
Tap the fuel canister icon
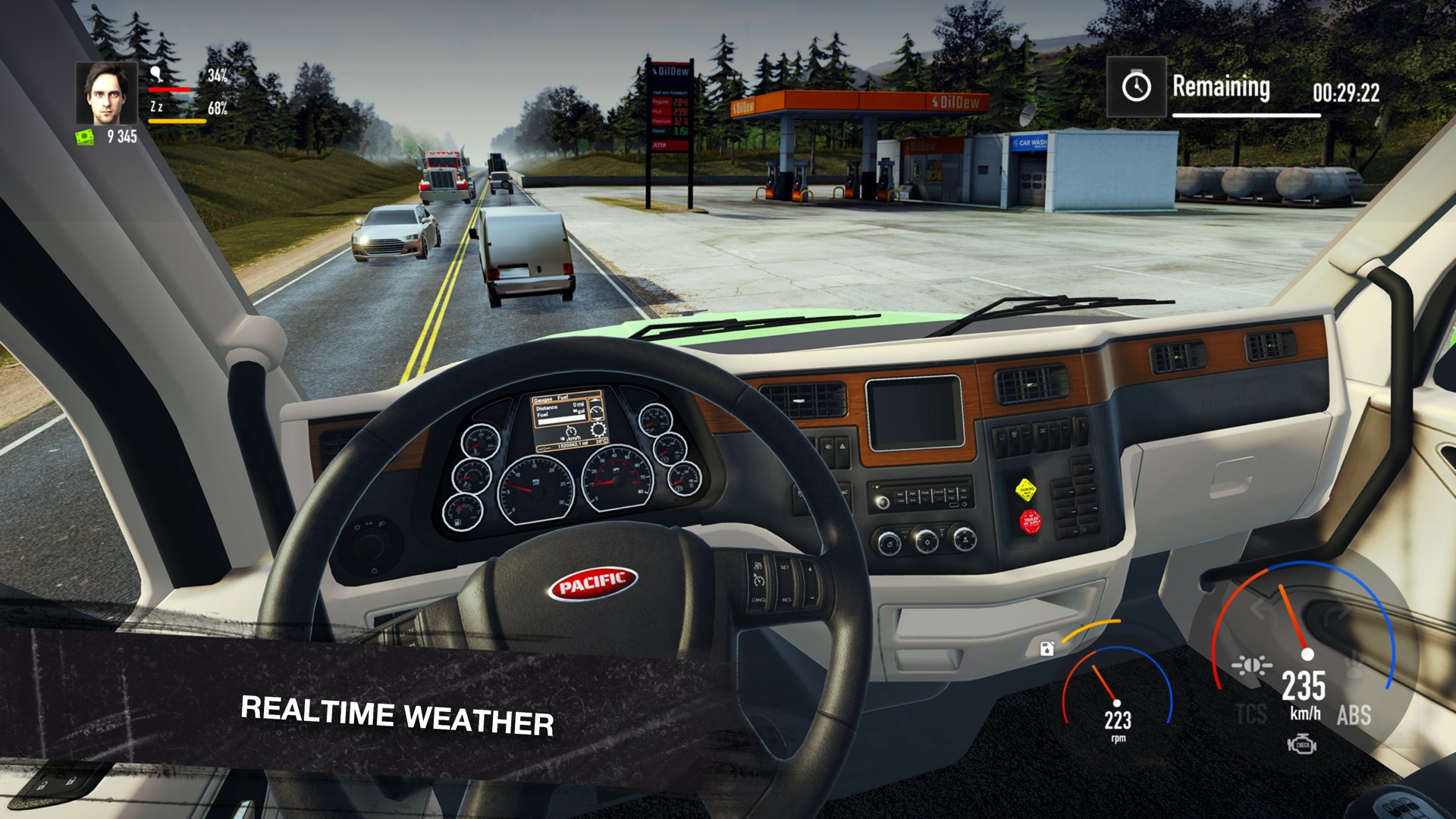point(1047,648)
